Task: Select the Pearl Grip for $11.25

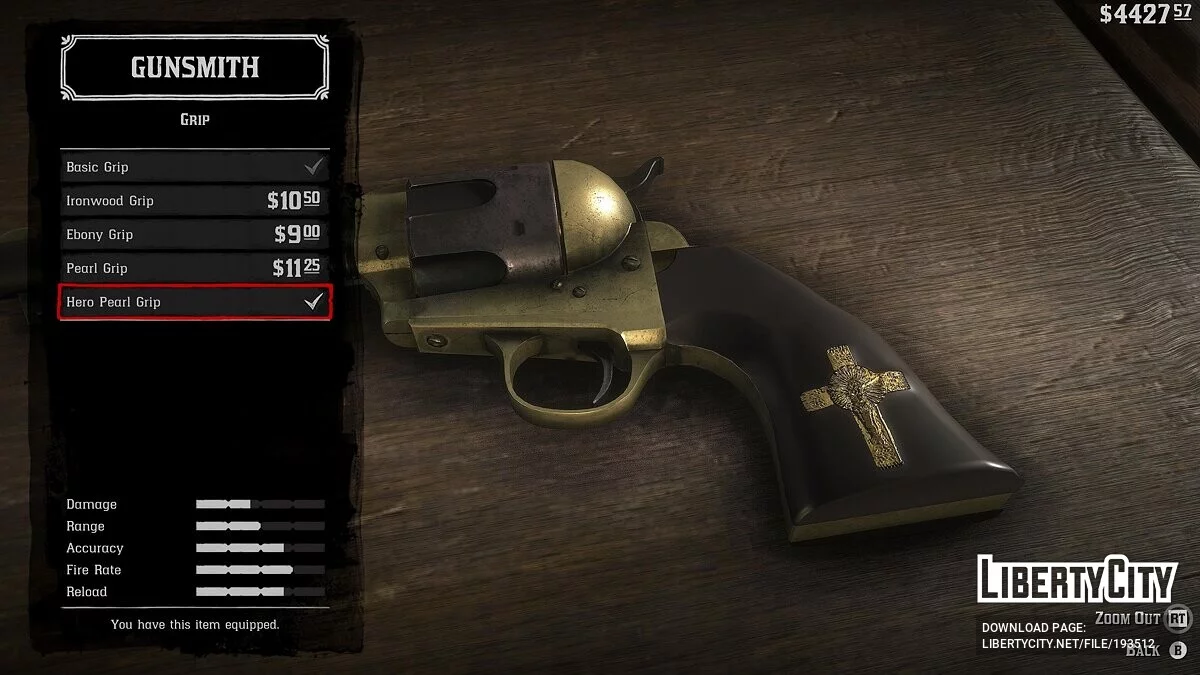Action: pos(195,268)
